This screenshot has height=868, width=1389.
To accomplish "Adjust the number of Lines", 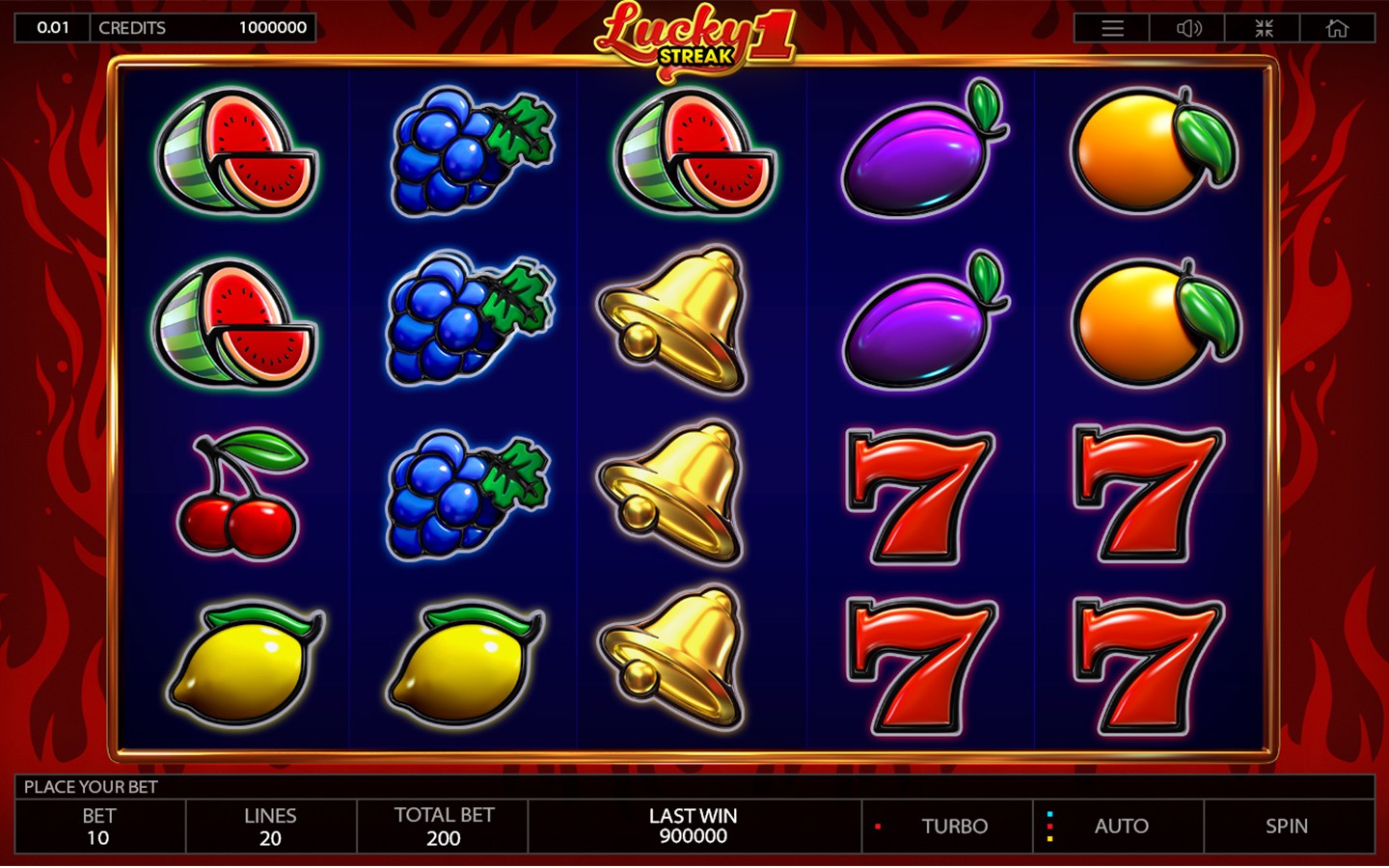I will click(x=270, y=827).
